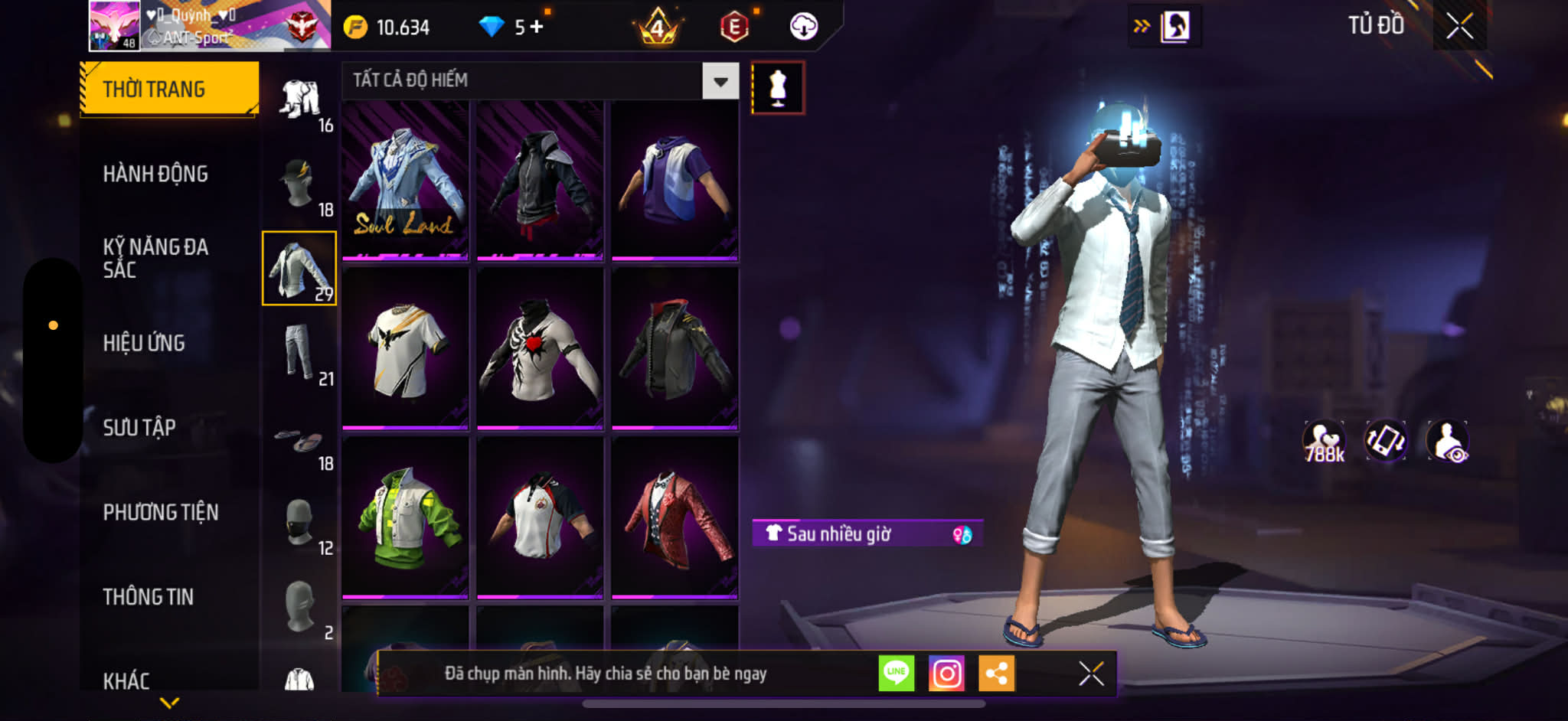Screen dimensions: 1568x721
Task: Dismiss the screenshot share banner
Action: [1091, 674]
